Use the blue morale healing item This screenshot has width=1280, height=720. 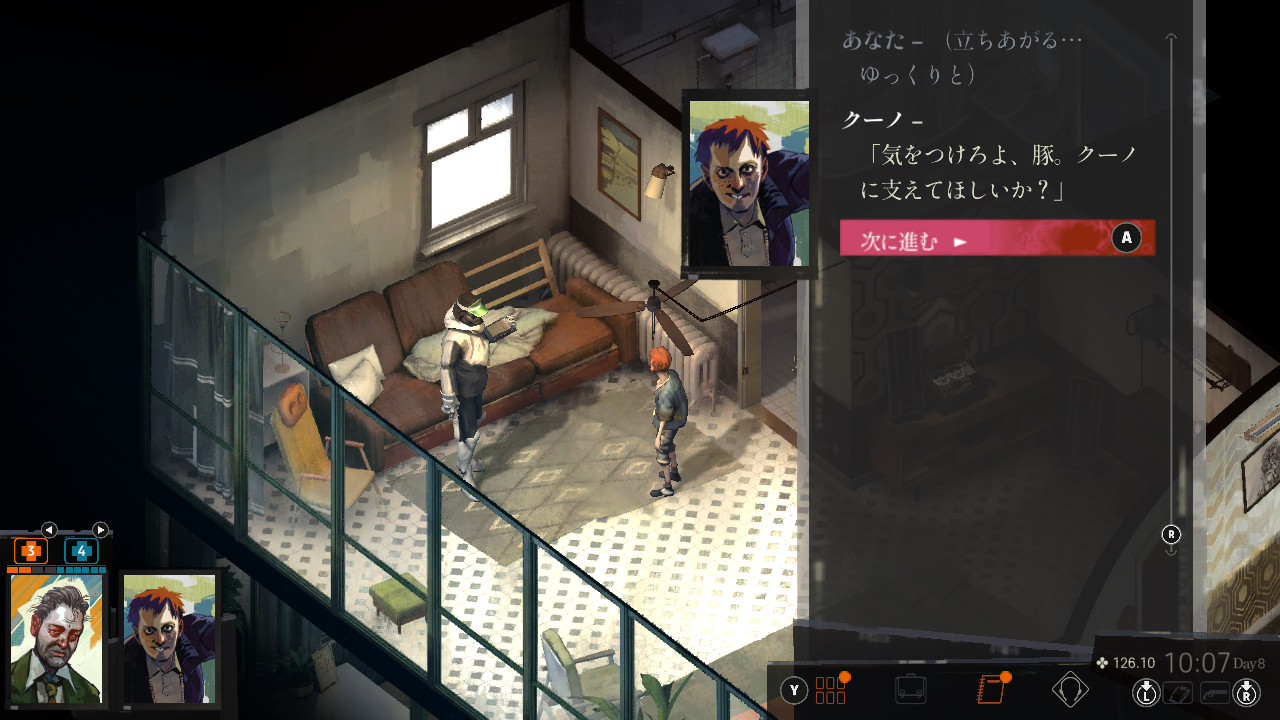click(x=81, y=551)
